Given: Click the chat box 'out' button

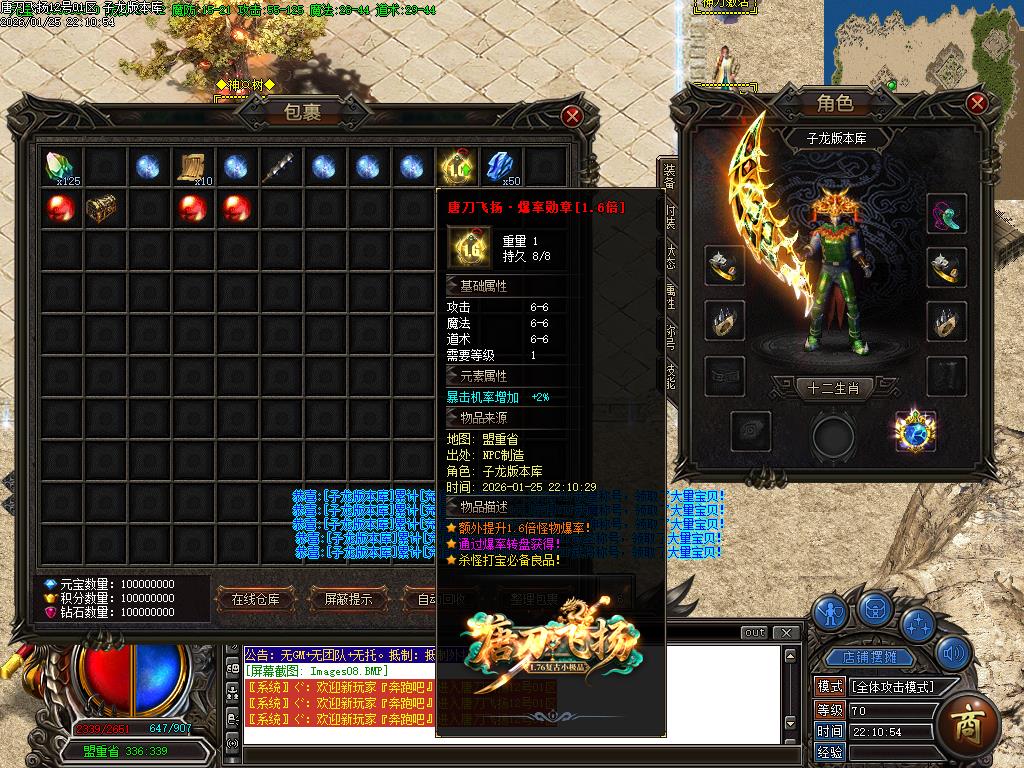Looking at the screenshot, I should pyautogui.click(x=755, y=632).
